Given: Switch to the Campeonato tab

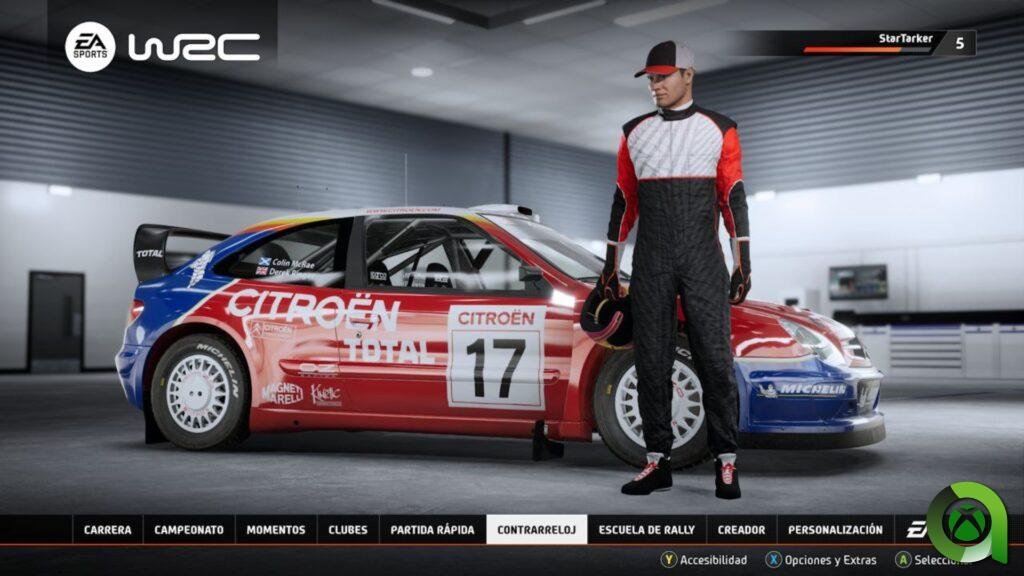Looking at the screenshot, I should click(x=189, y=530).
